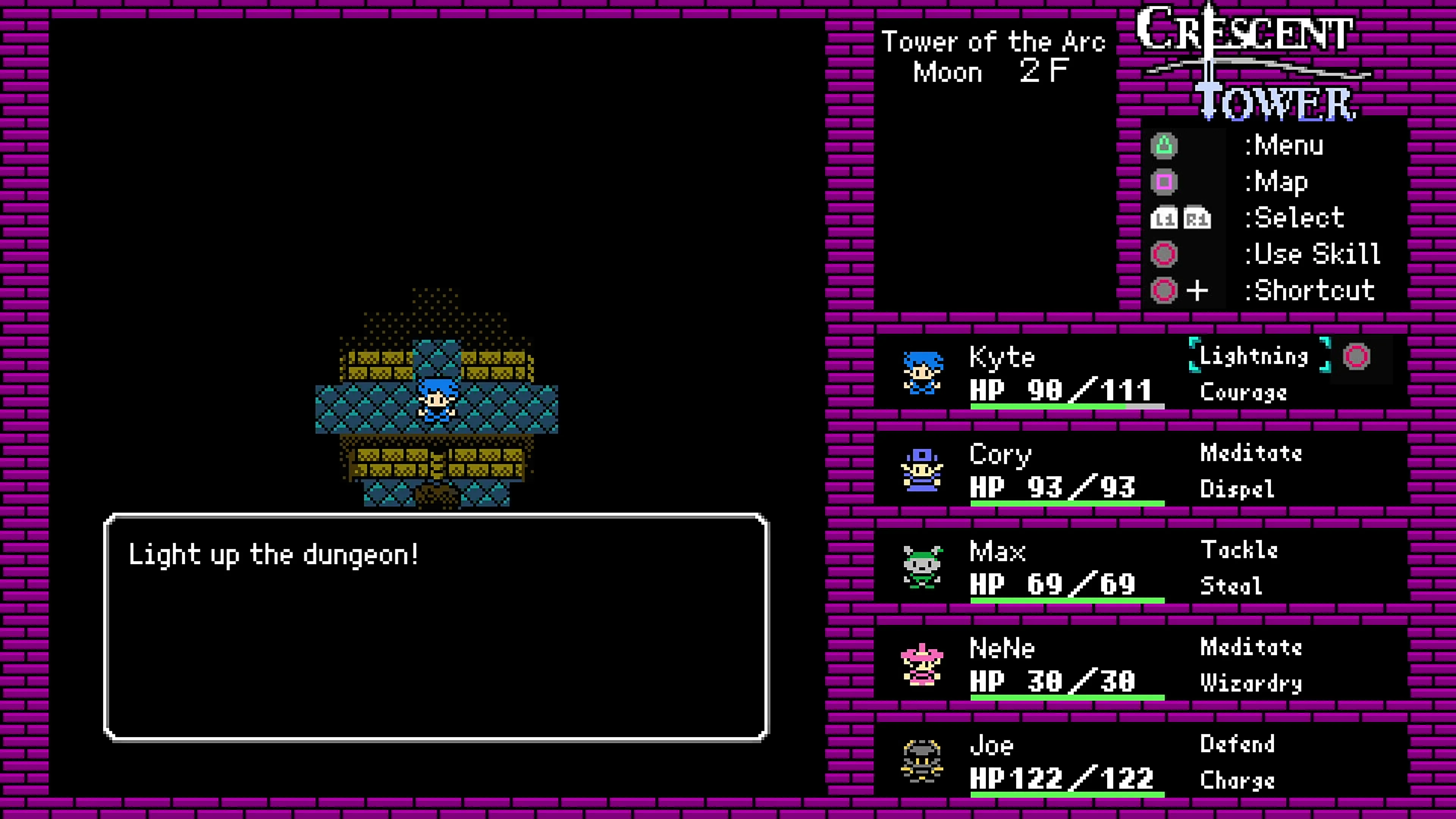
Task: Select Cory's Meditate skill
Action: (x=1251, y=453)
